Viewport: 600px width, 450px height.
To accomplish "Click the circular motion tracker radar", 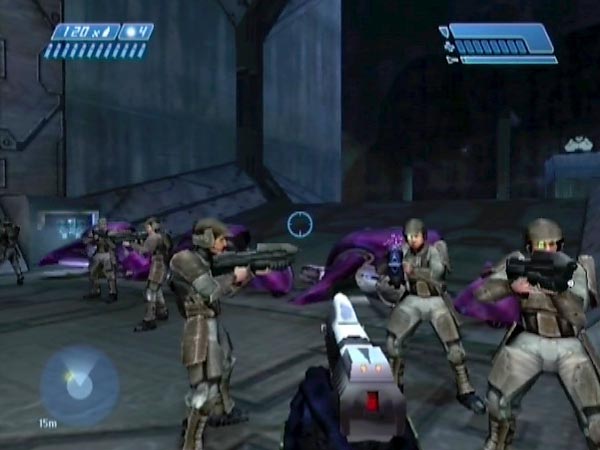I will pyautogui.click(x=78, y=385).
